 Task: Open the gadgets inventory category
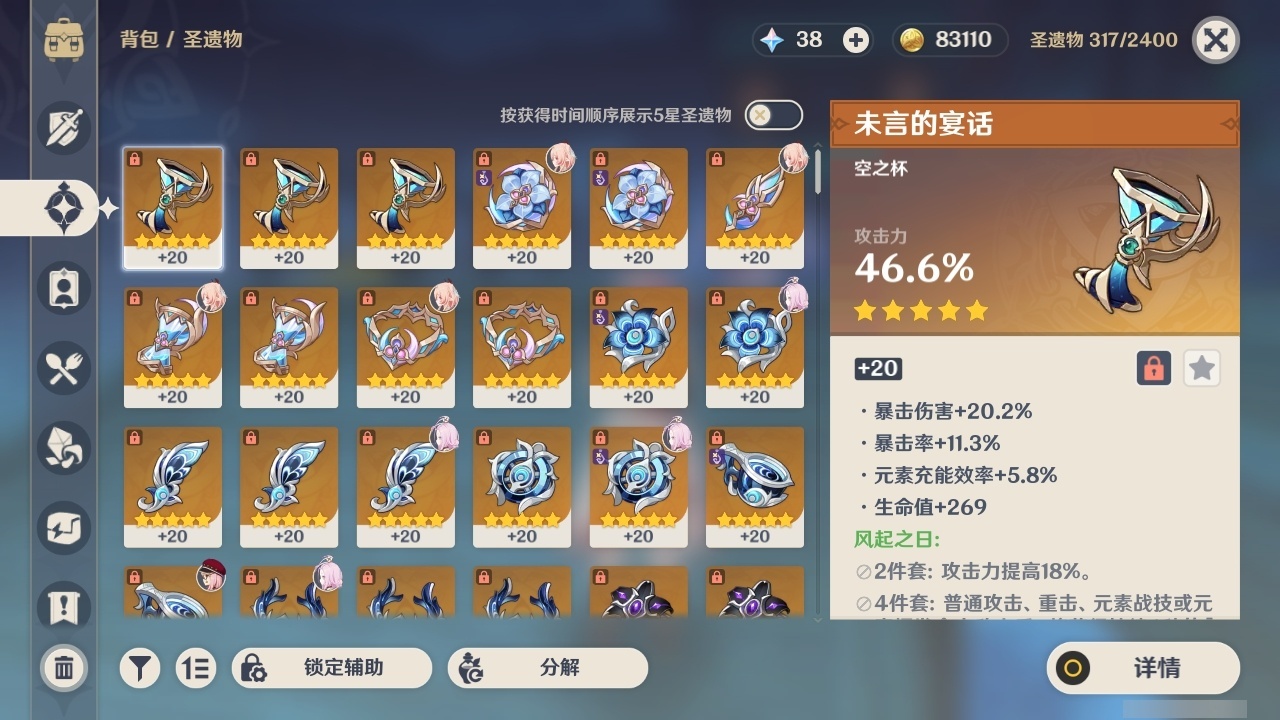point(64,528)
